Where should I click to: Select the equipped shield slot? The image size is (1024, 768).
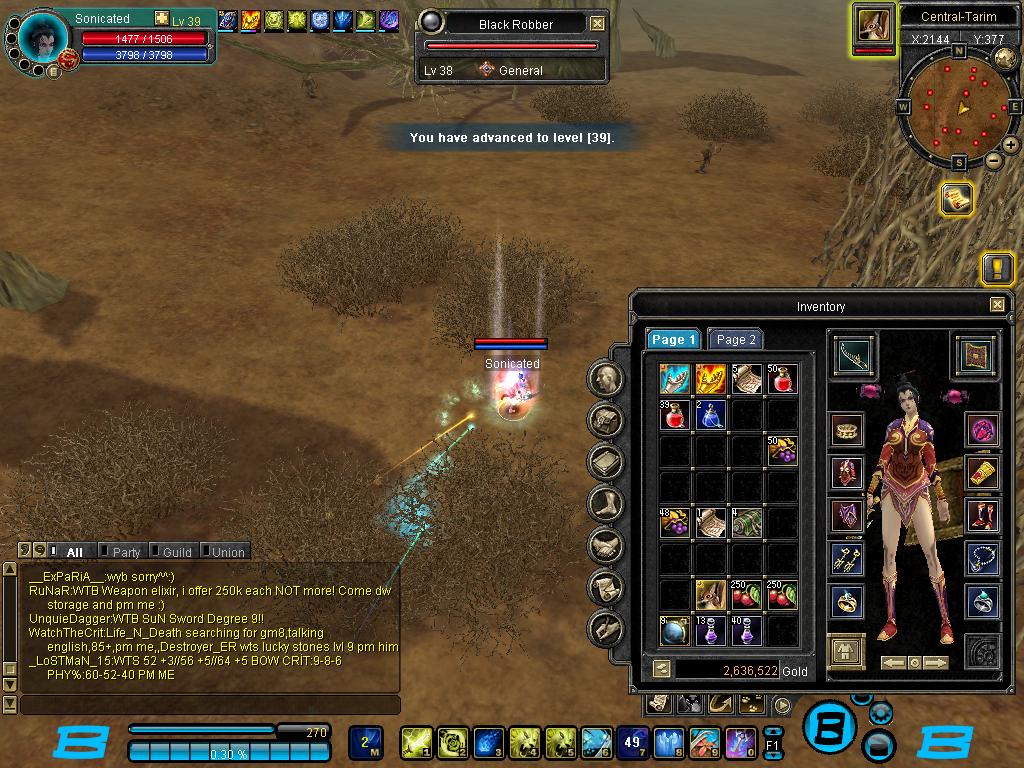(975, 356)
